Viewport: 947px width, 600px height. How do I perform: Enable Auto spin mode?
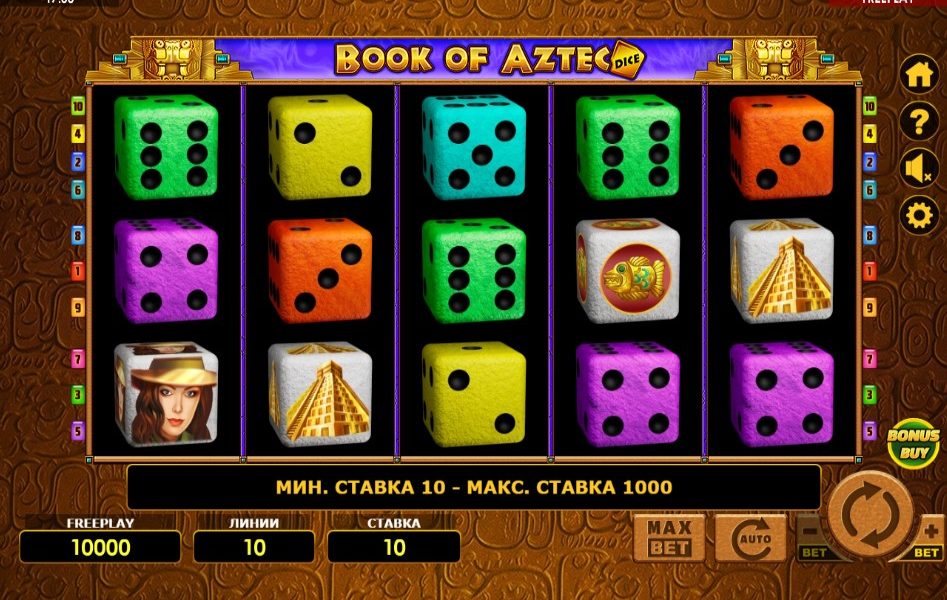click(750, 539)
